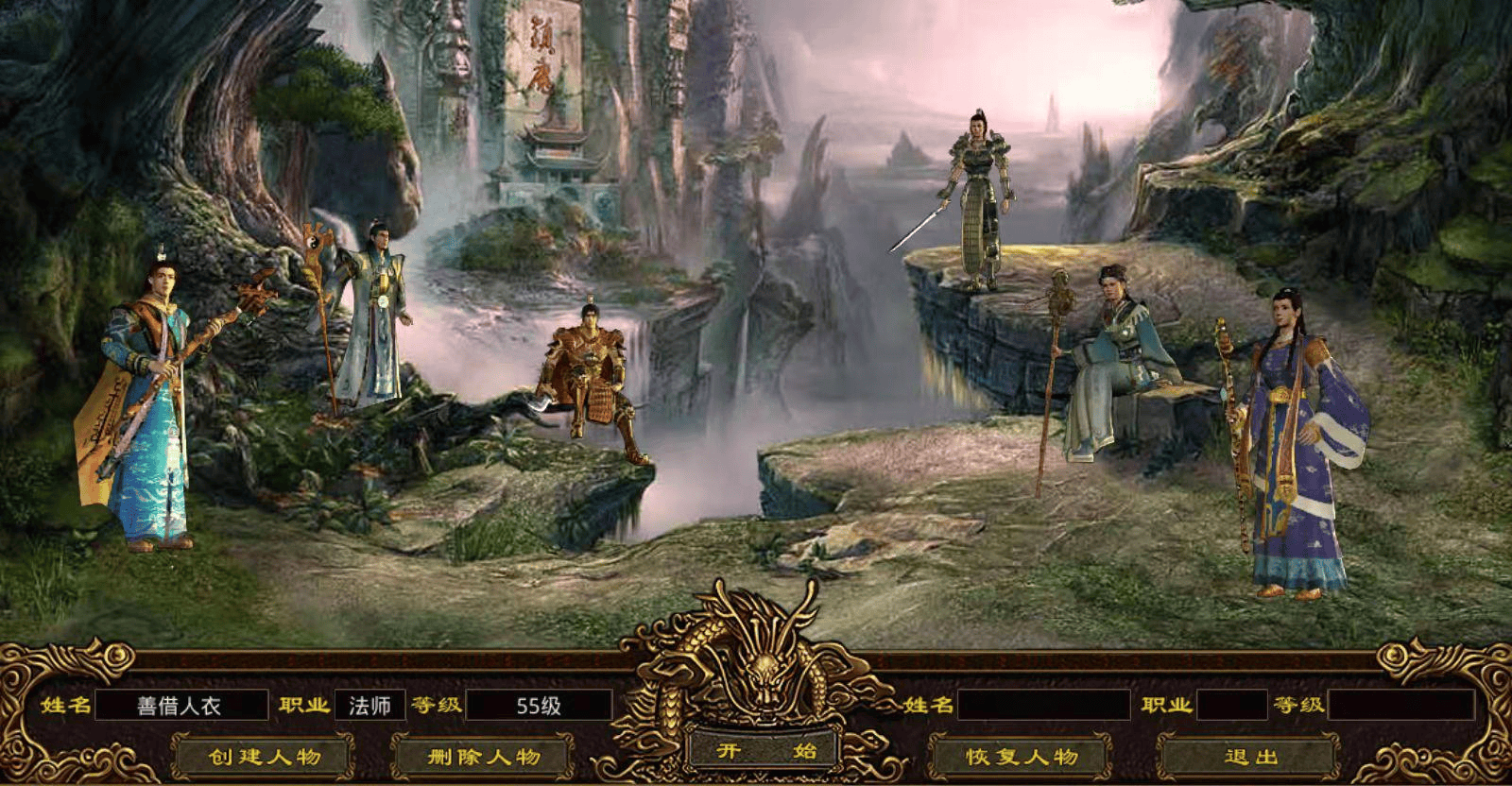Select the female warrior standing on the rock ledge
This screenshot has height=786, width=1512.
tap(978, 189)
